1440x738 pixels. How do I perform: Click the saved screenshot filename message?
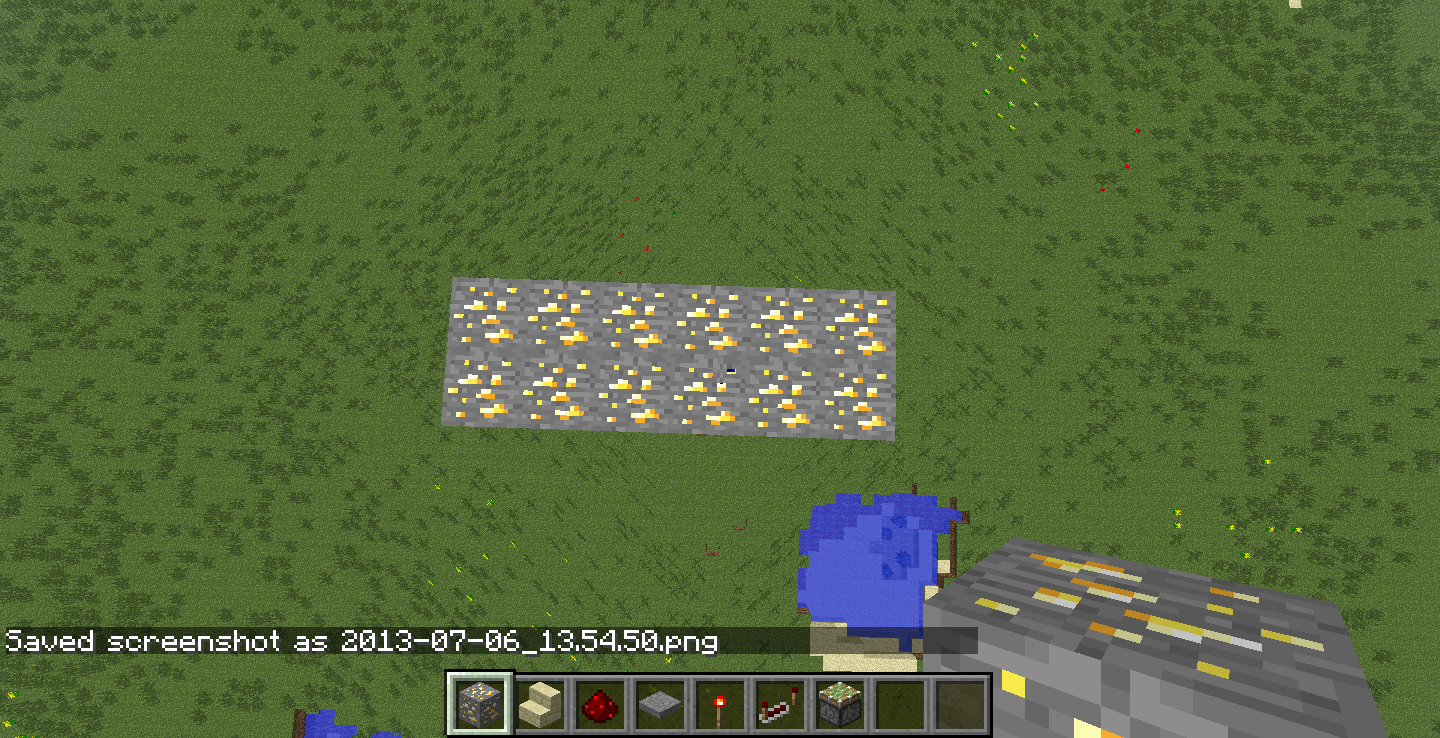tap(360, 643)
